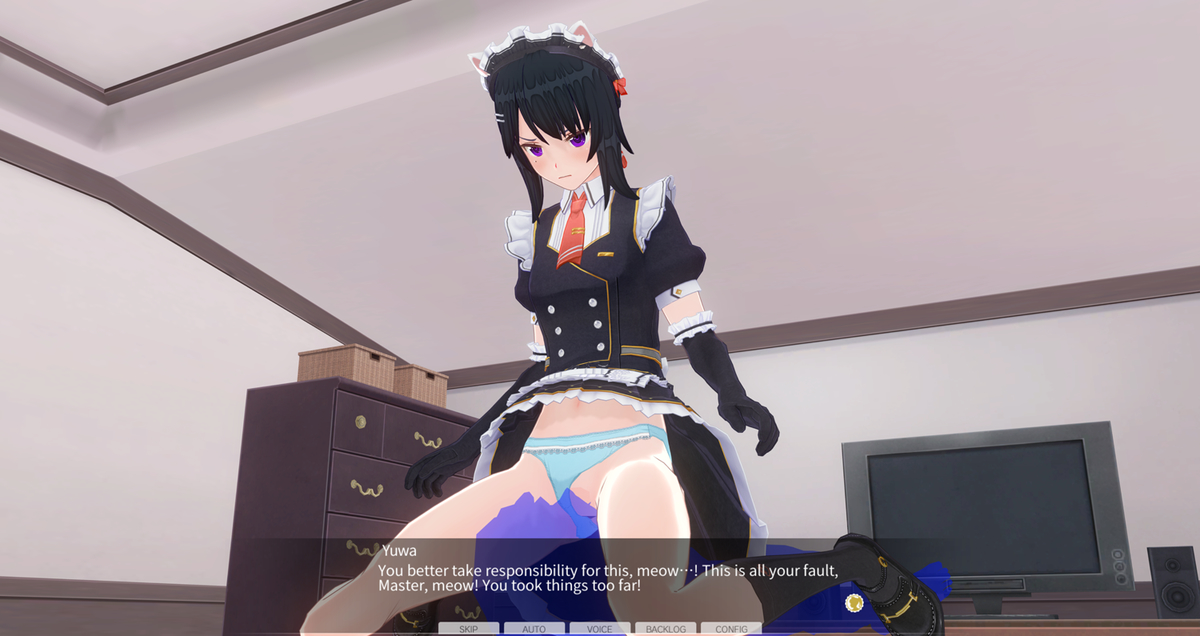Viewport: 1200px width, 636px height.
Task: Click the SKIP button
Action: 468,629
